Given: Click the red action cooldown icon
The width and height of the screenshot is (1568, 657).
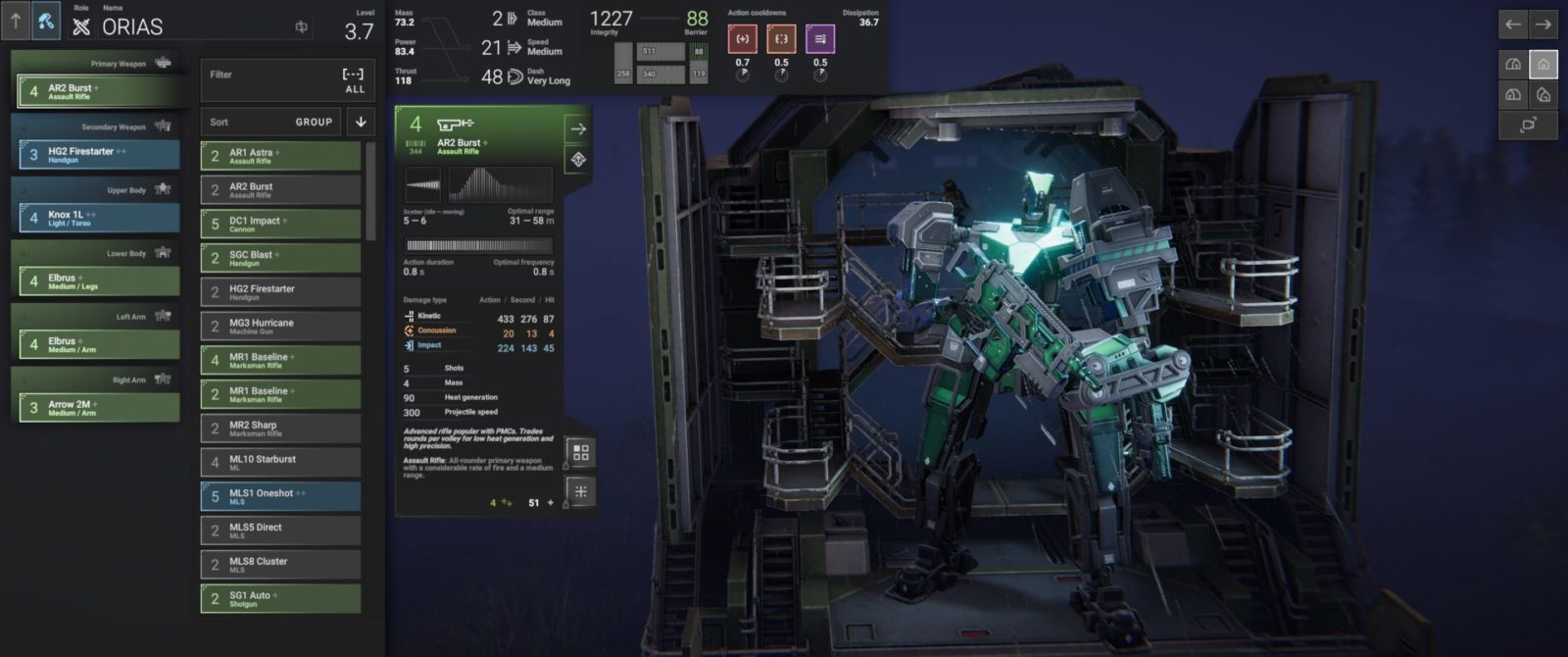Looking at the screenshot, I should (x=742, y=39).
